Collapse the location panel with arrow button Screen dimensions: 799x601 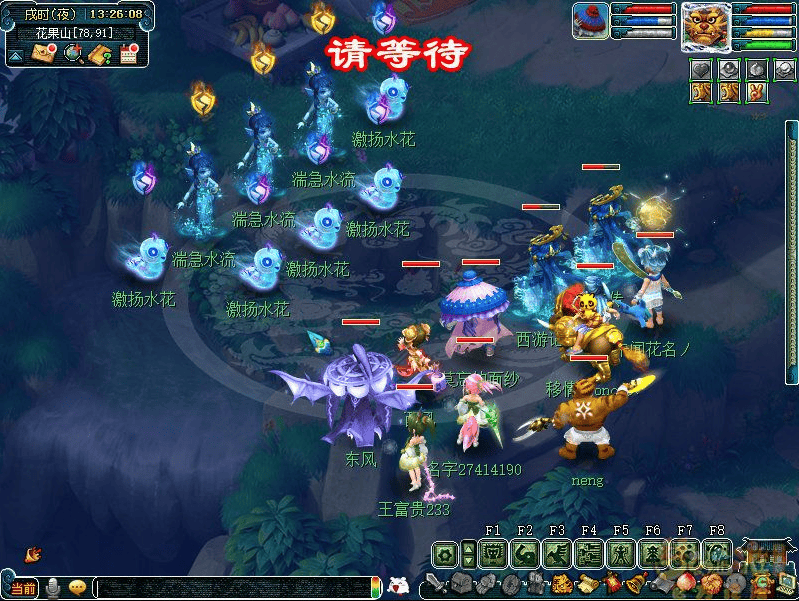pos(16,55)
